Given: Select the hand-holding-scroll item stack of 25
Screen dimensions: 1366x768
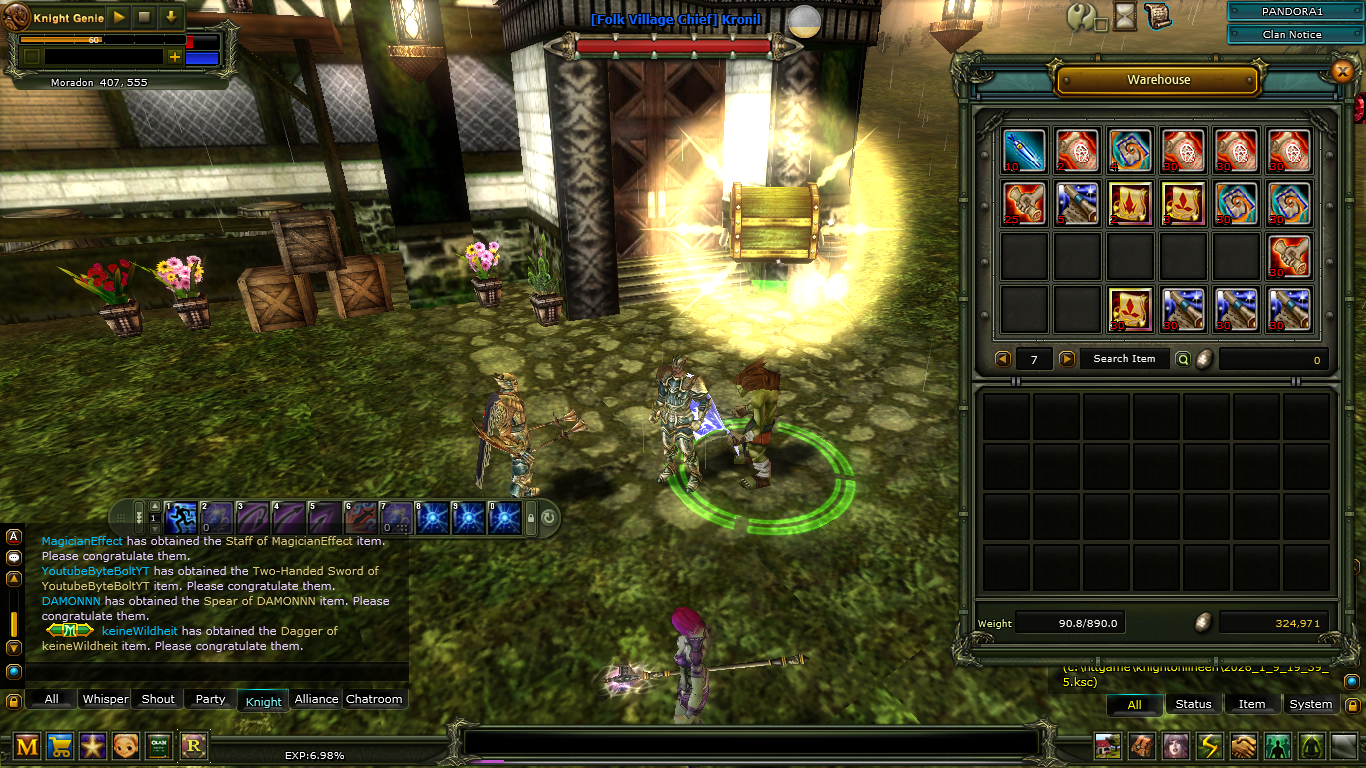Looking at the screenshot, I should click(1024, 203).
